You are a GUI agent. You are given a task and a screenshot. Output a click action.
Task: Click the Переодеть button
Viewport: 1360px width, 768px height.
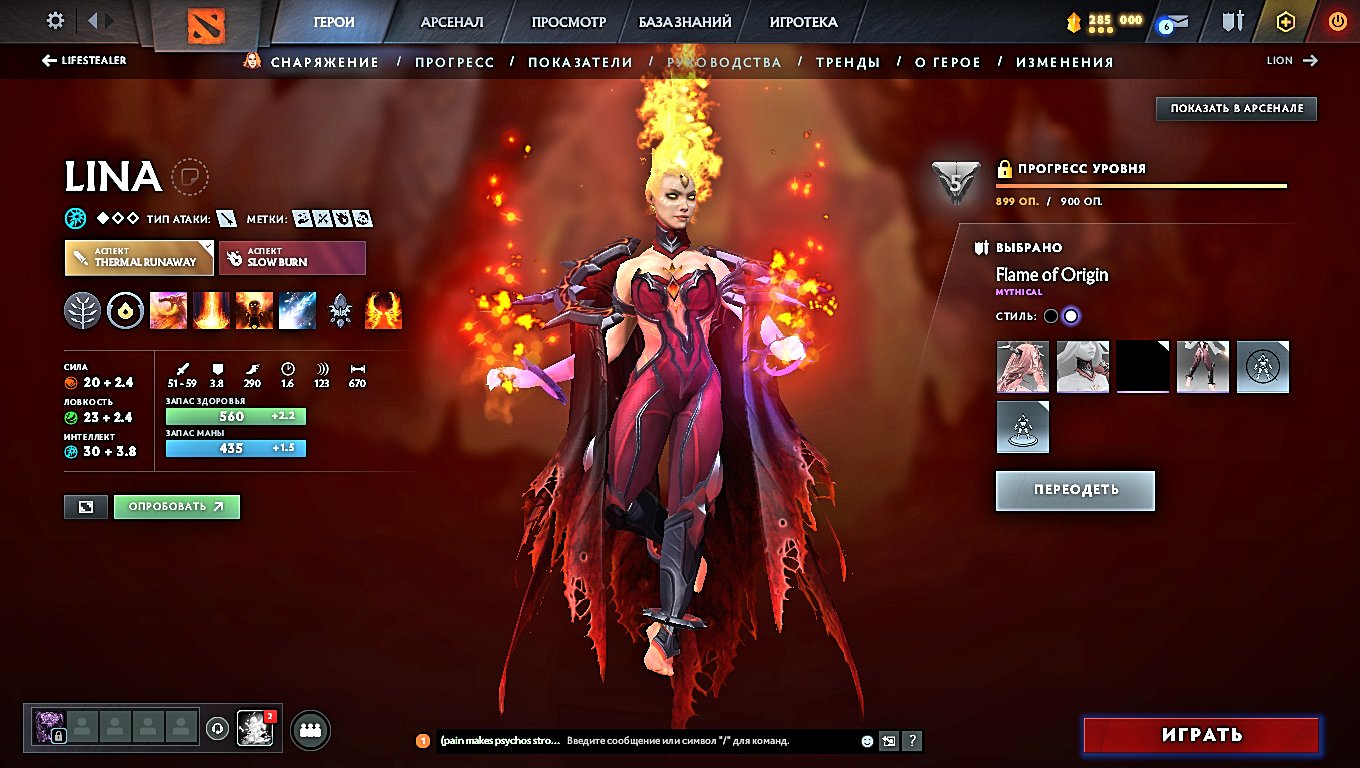tap(1075, 490)
